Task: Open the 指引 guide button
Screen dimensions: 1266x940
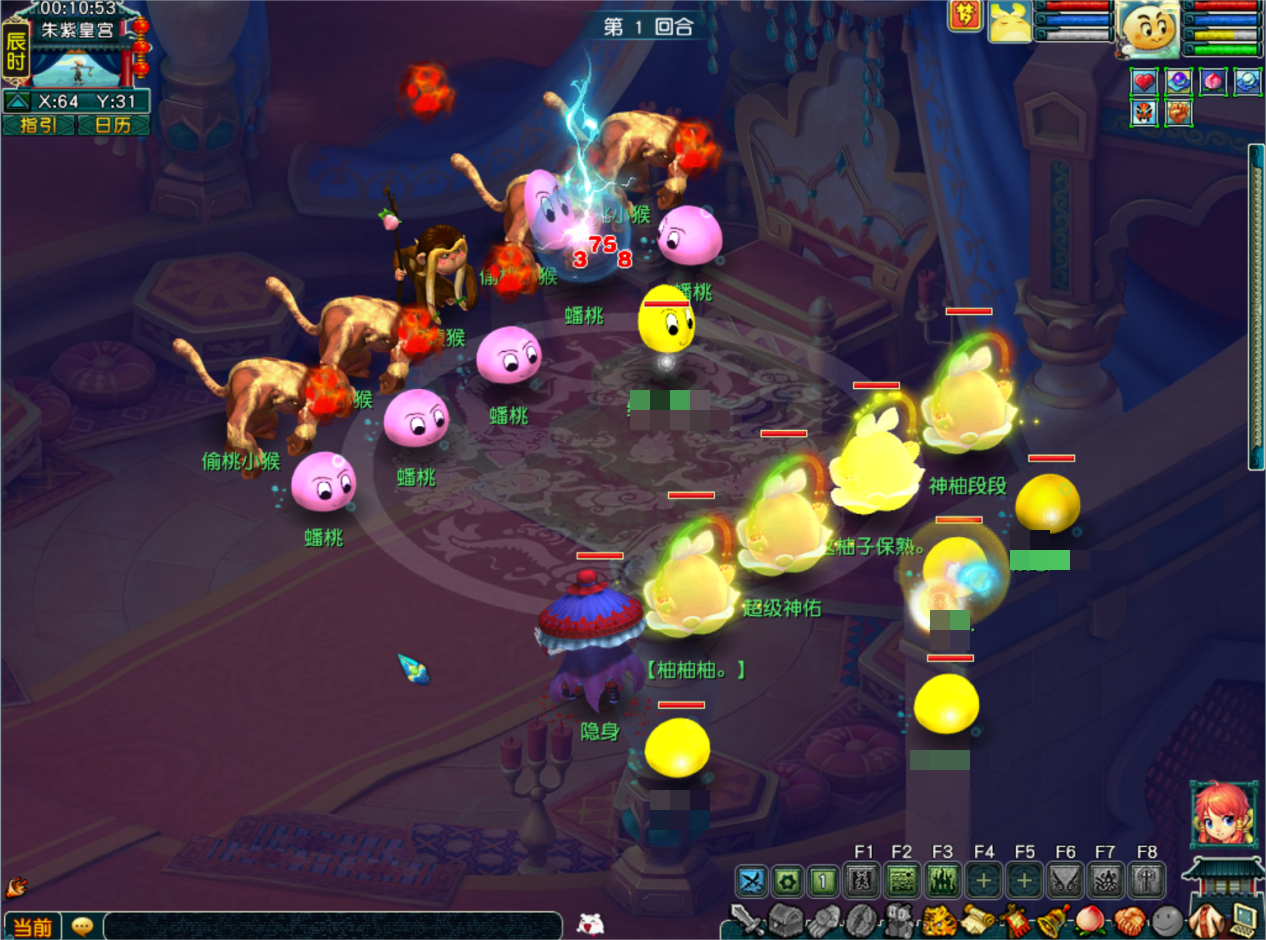Action: [39, 125]
